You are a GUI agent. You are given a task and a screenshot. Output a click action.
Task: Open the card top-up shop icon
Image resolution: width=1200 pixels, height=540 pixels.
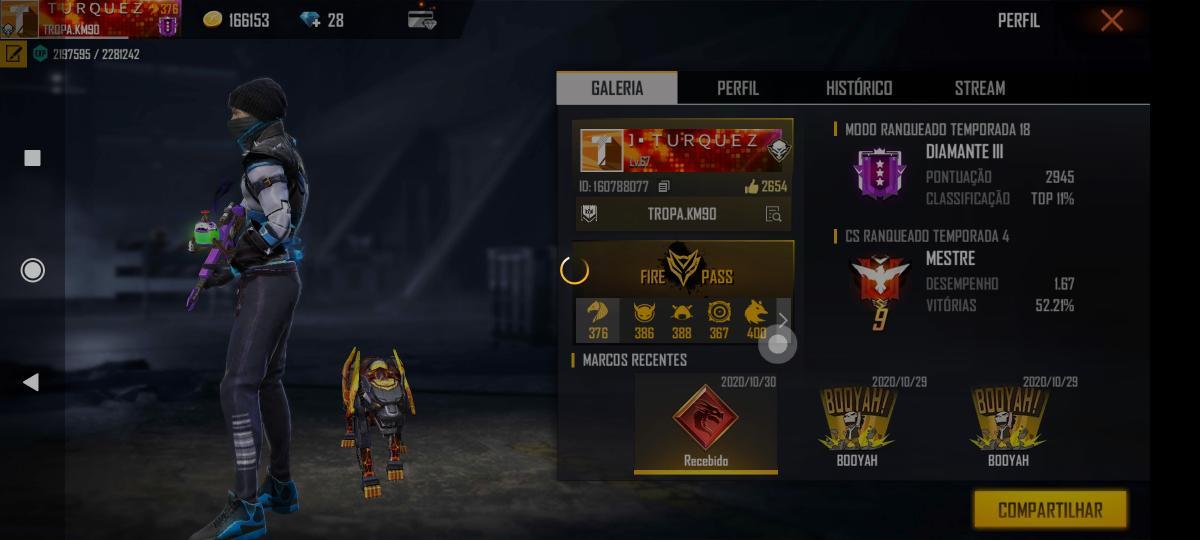coord(422,19)
